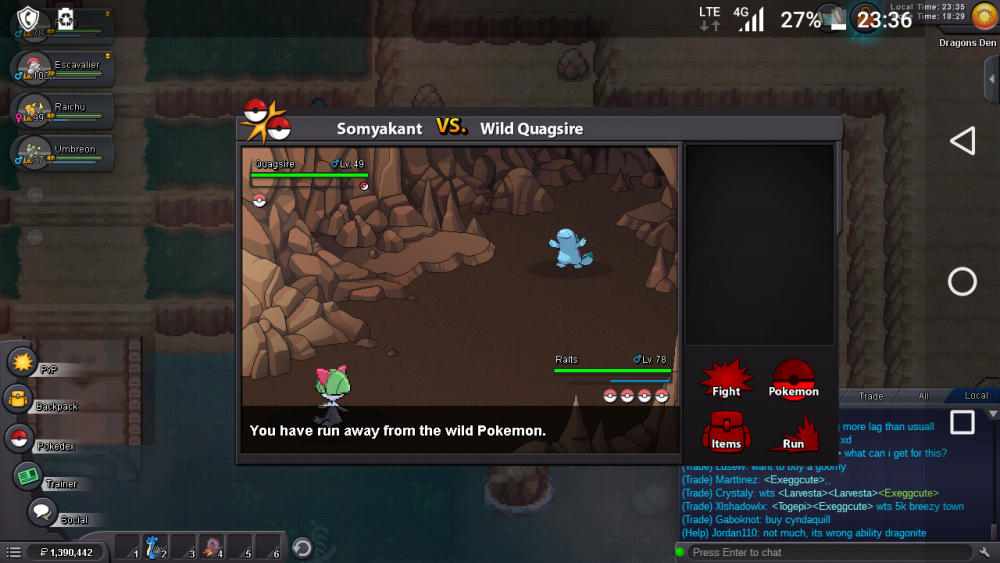Open the Pokedex
This screenshot has width=1000, height=563.
click(18, 438)
